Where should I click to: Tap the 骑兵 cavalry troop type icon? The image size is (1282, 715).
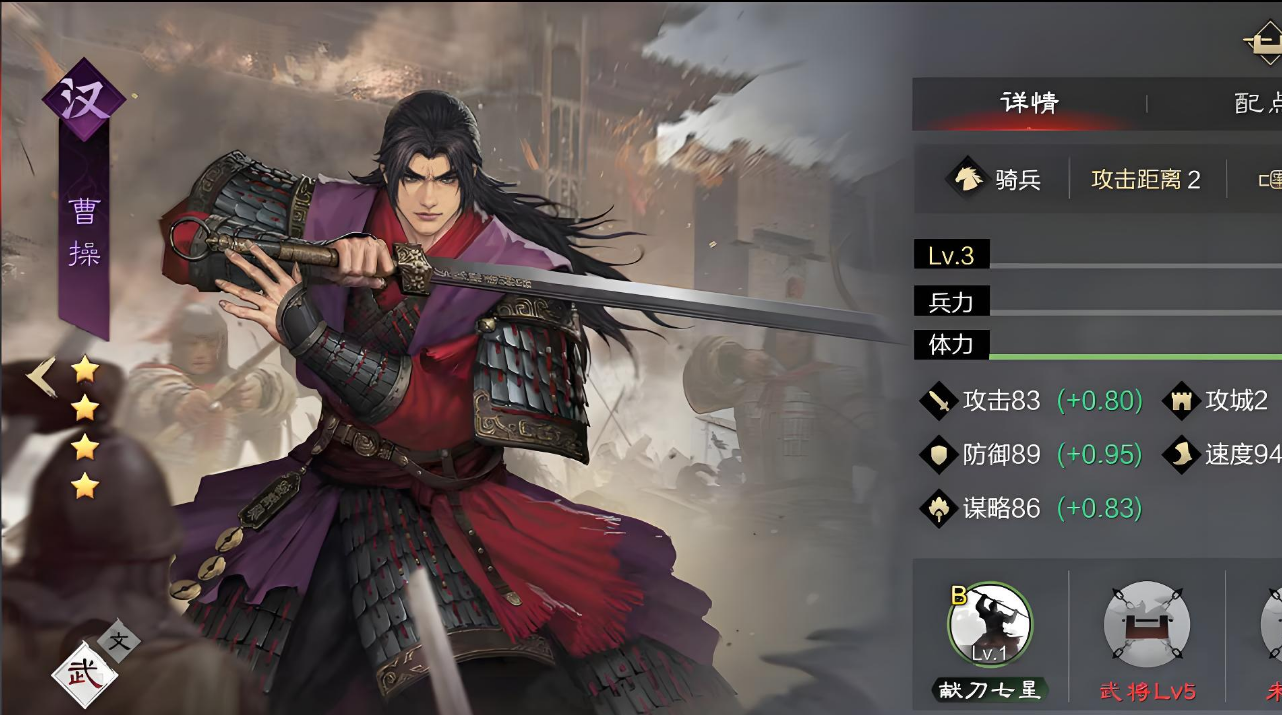tap(968, 179)
